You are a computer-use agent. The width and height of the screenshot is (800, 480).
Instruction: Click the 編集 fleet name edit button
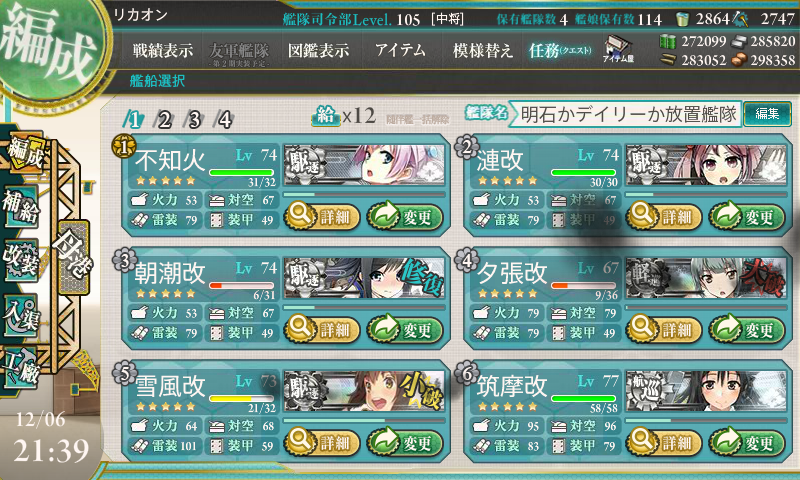tap(768, 113)
